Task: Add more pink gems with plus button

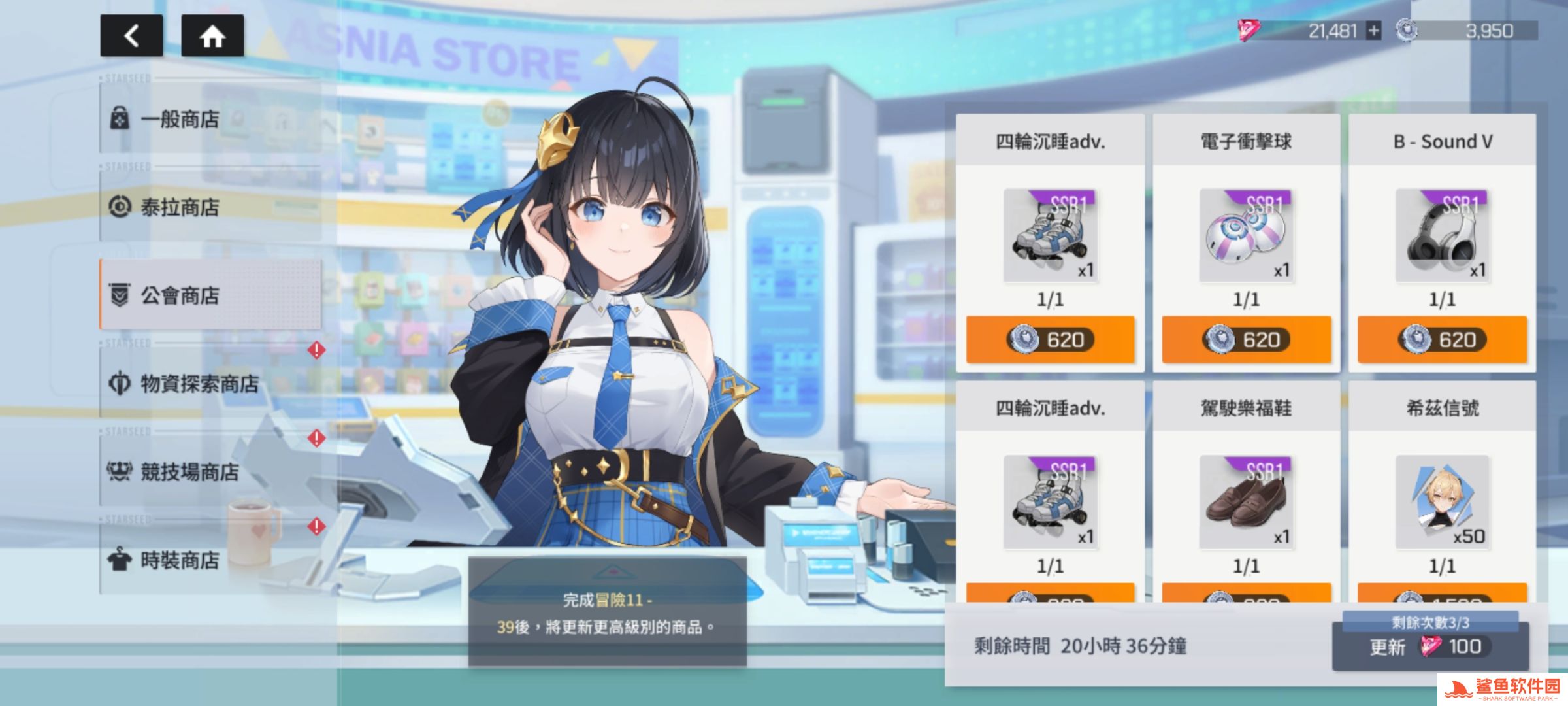Action: pyautogui.click(x=1374, y=31)
